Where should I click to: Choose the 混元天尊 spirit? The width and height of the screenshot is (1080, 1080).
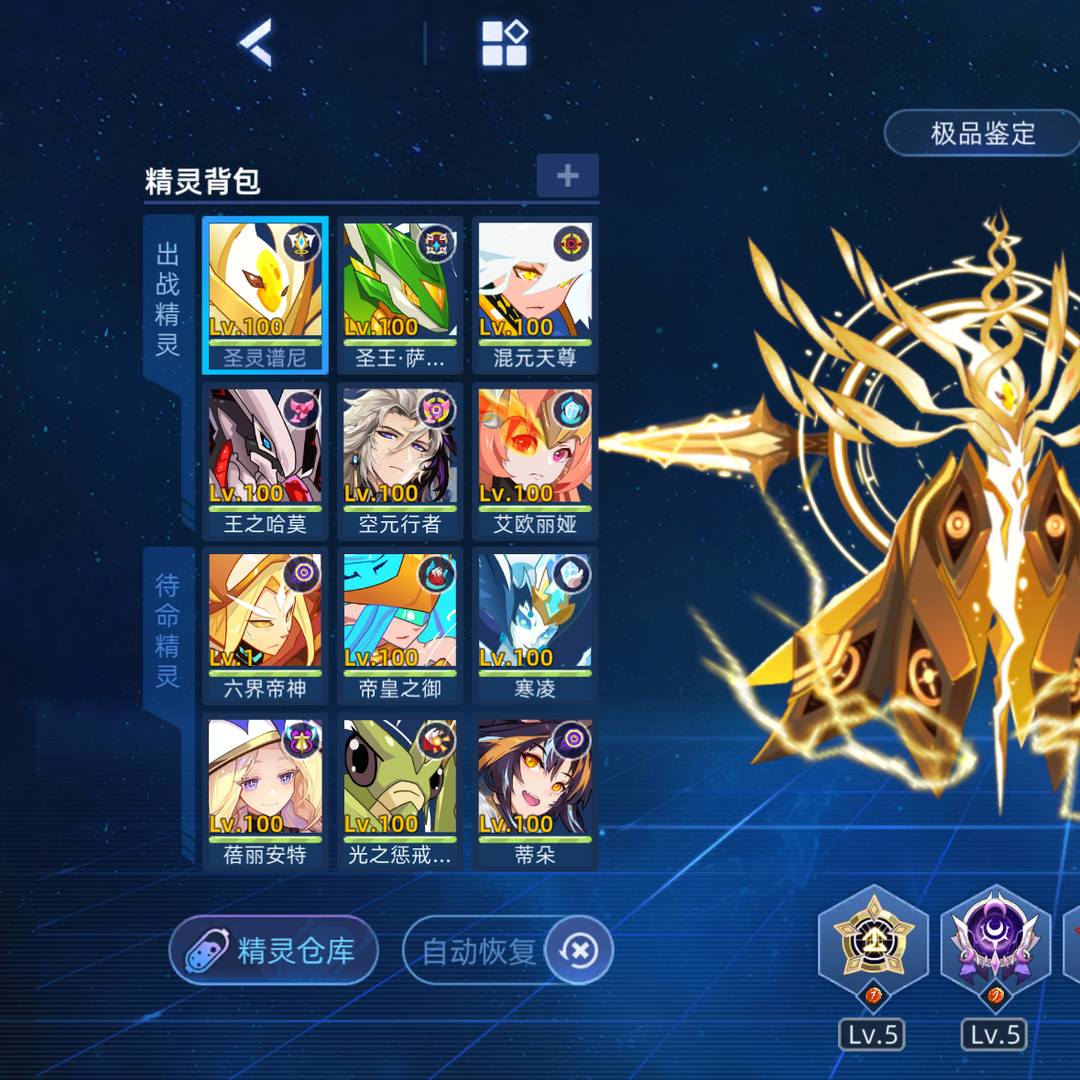click(x=535, y=294)
